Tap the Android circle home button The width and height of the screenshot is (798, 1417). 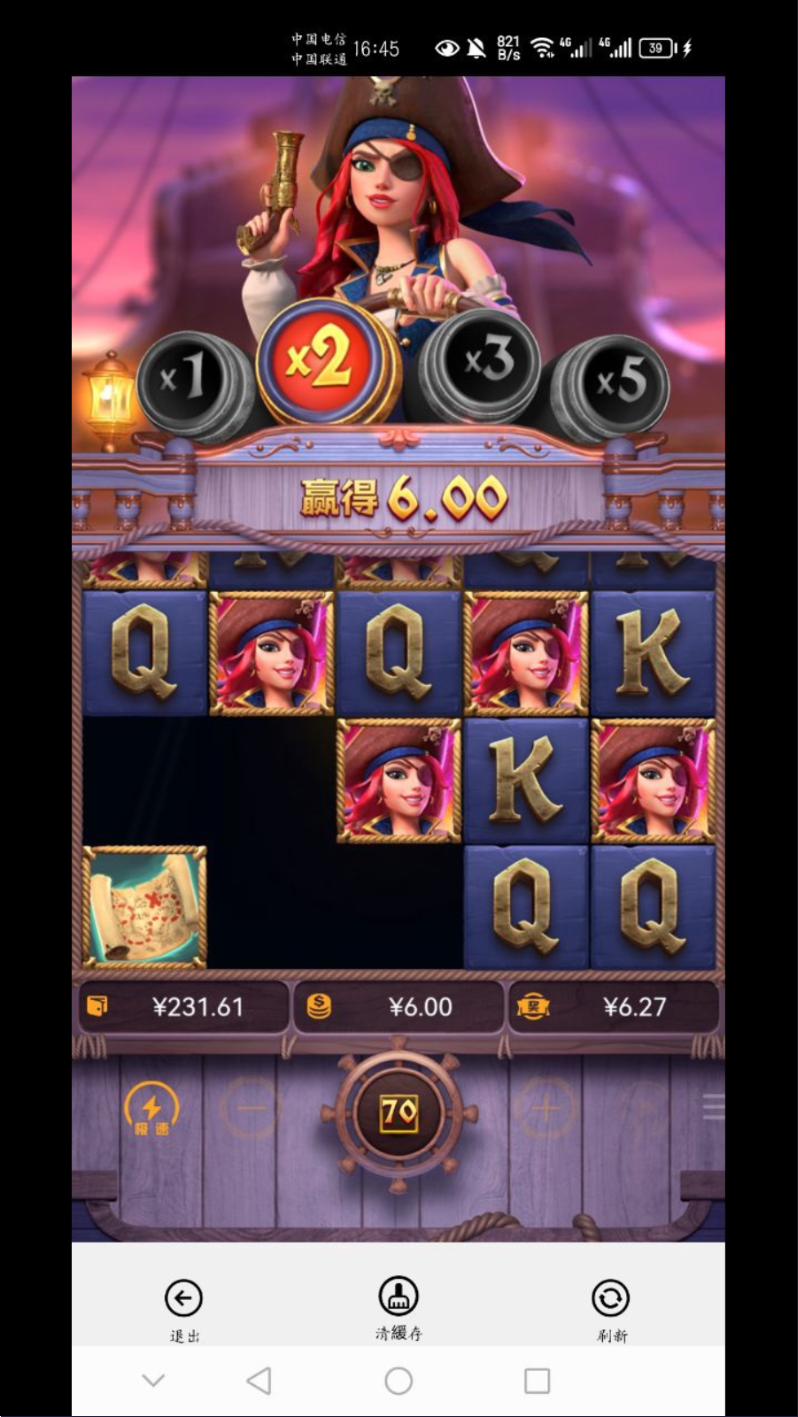tap(398, 1381)
